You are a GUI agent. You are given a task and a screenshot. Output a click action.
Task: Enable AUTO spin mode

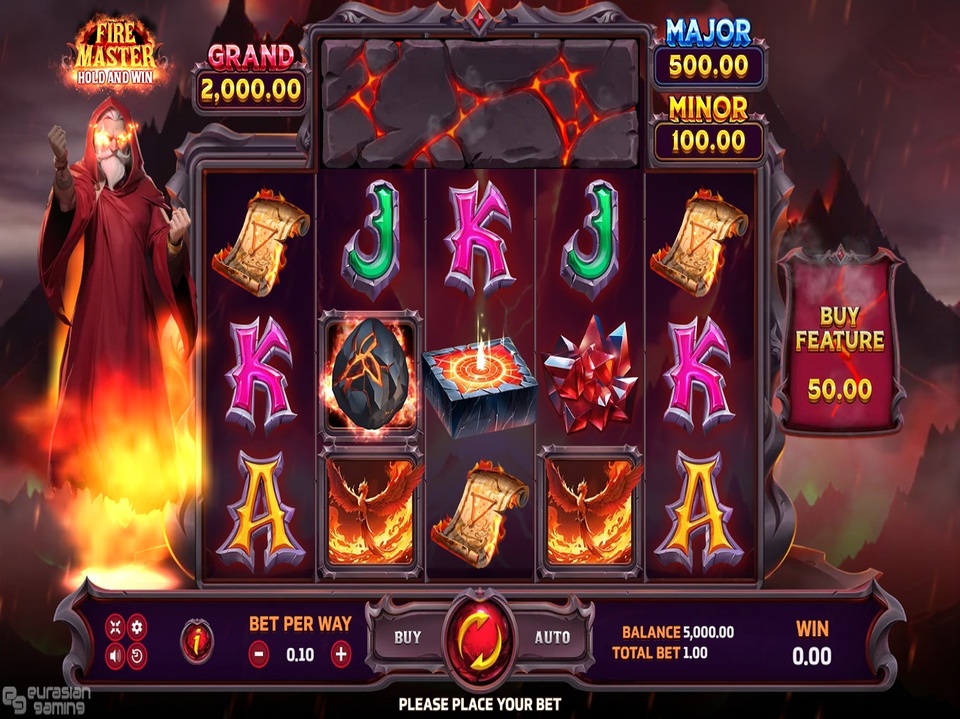[551, 637]
